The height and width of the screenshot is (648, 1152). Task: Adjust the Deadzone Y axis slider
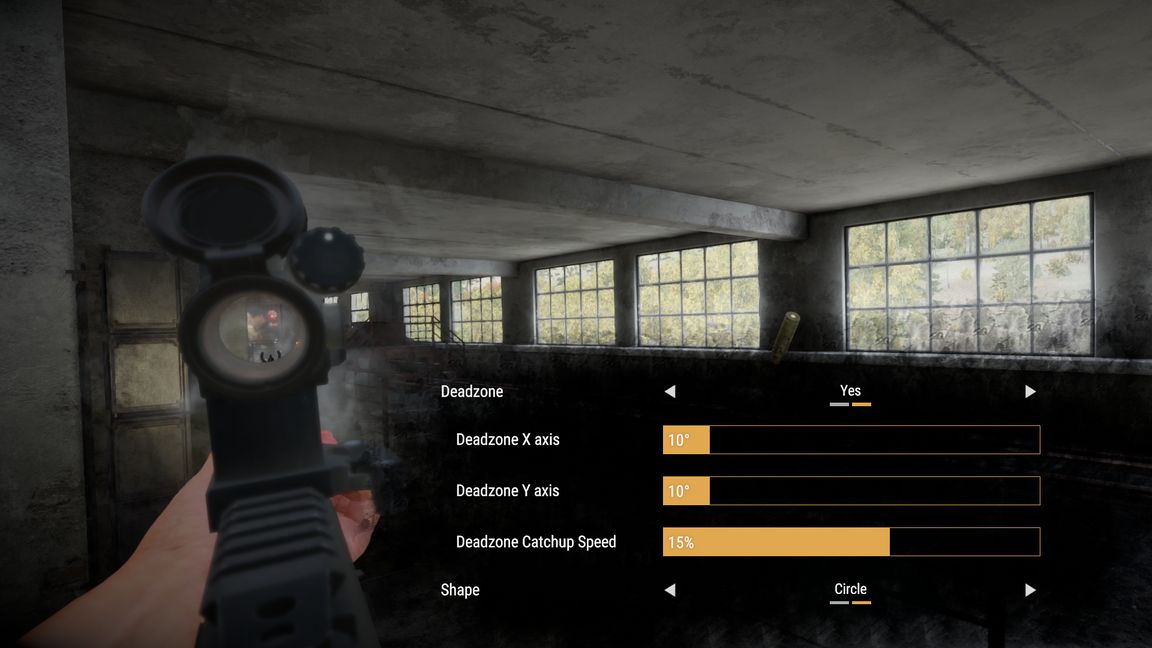[x=851, y=491]
